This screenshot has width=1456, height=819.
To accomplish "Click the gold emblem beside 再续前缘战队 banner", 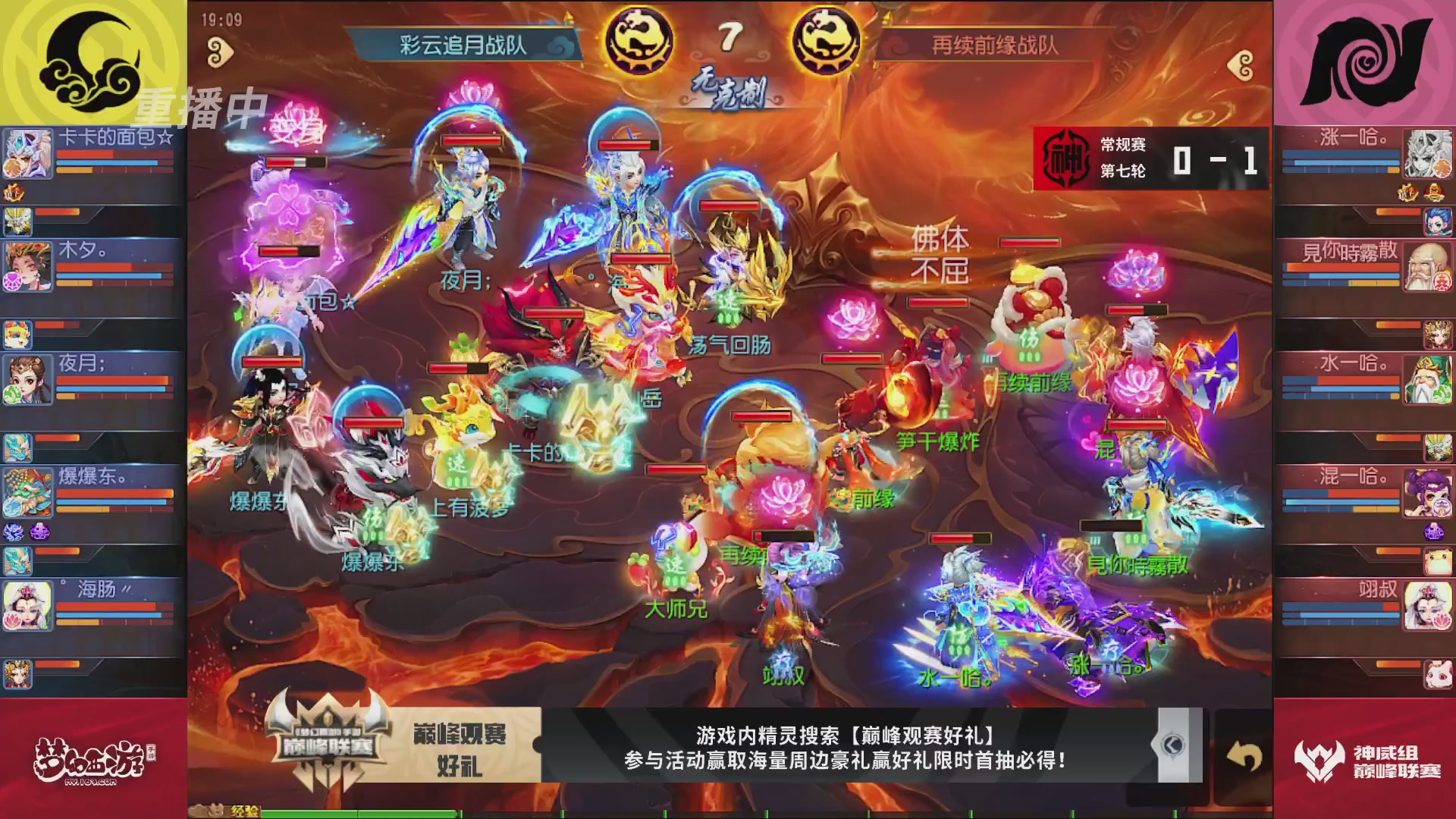I will pos(827,38).
